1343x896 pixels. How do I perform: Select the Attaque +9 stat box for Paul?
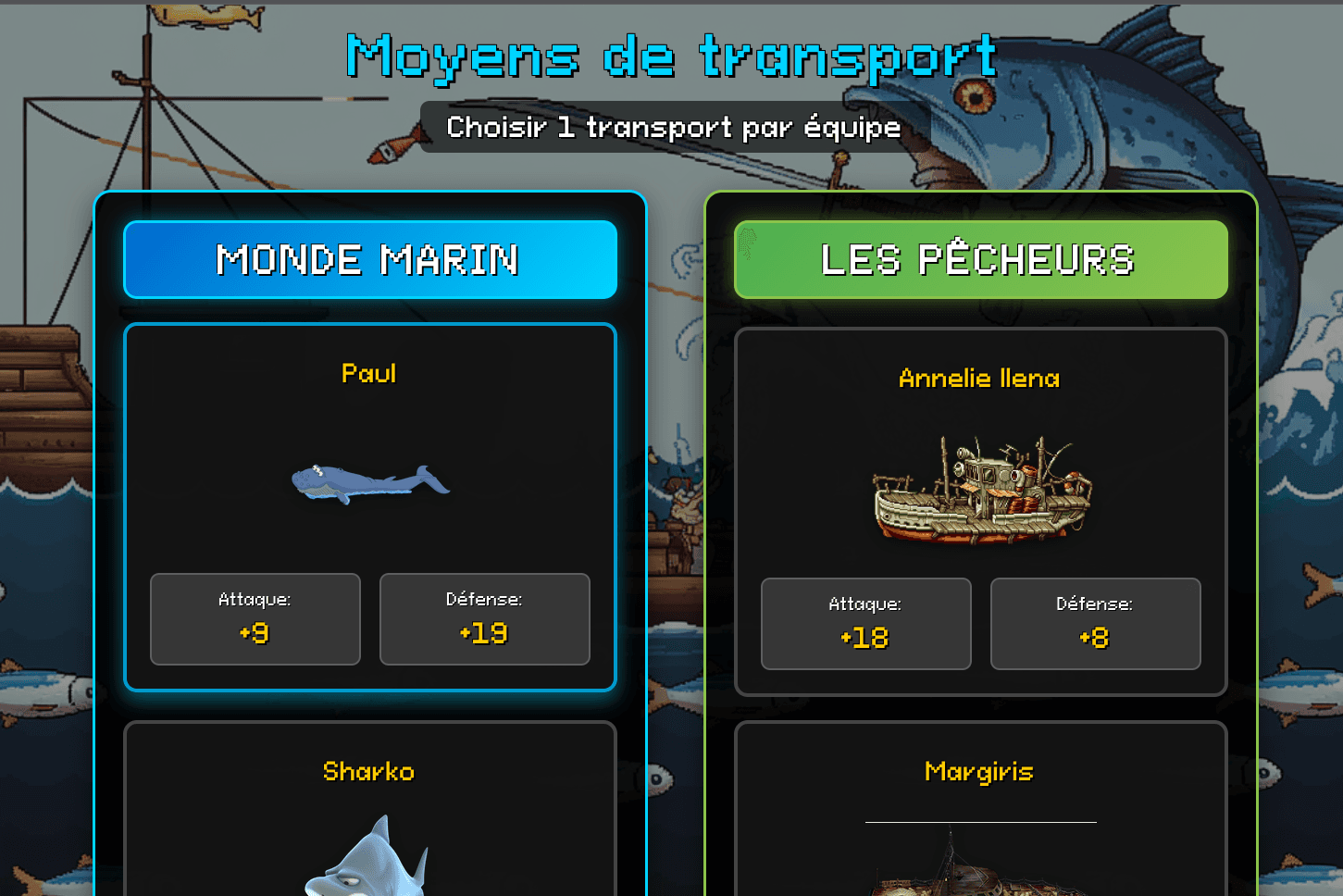(x=255, y=619)
